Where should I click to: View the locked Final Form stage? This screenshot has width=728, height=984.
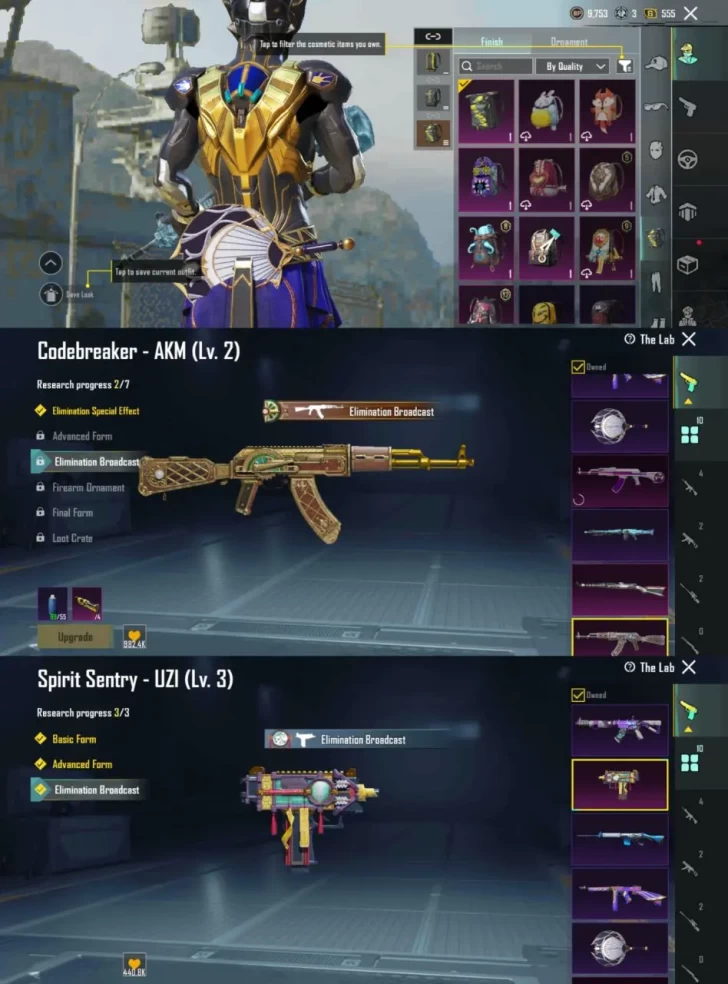(x=72, y=513)
